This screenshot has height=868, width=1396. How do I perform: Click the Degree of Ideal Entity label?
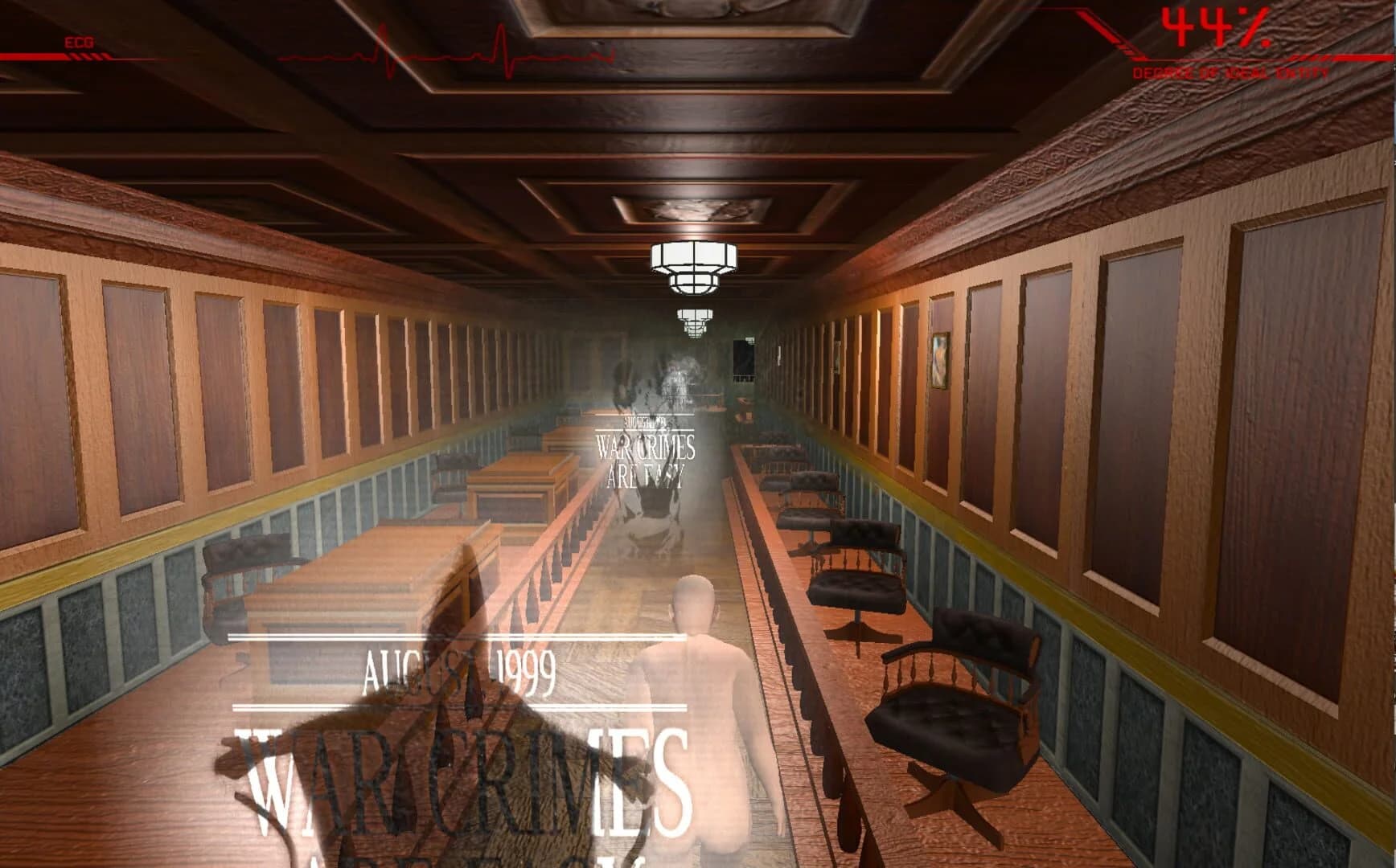(x=1230, y=72)
